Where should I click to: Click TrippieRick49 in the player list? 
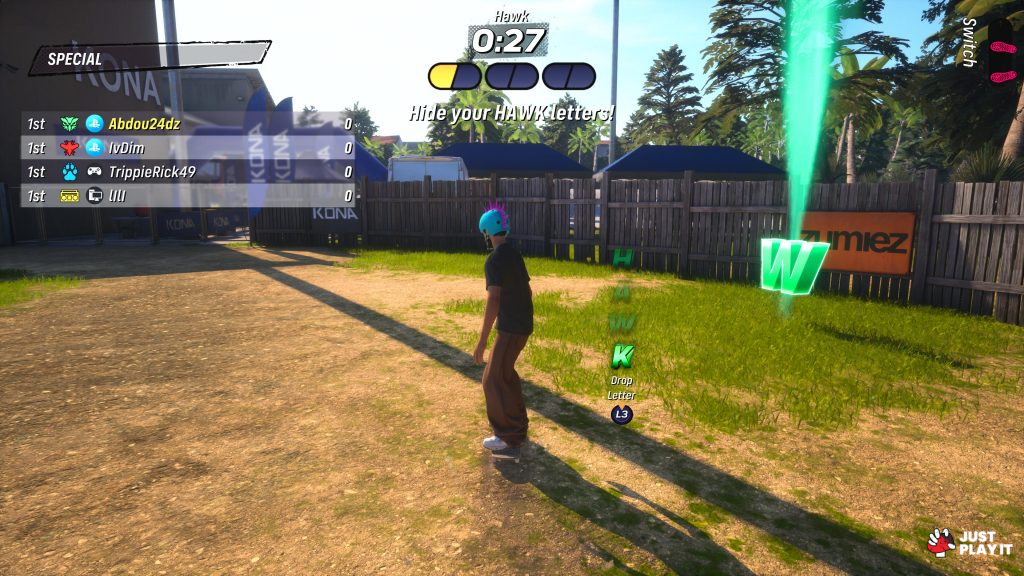coord(188,171)
